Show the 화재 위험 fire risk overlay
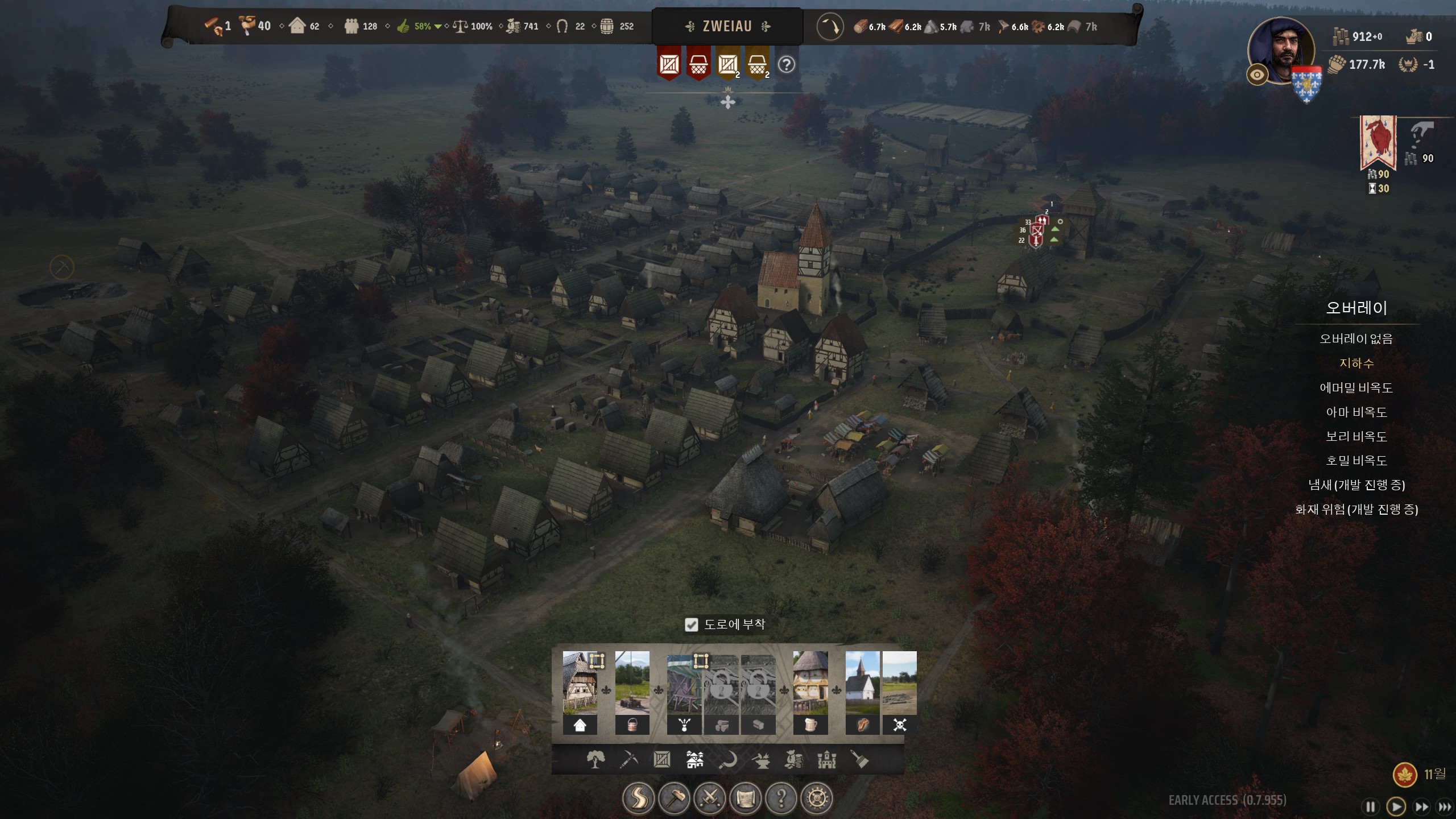The image size is (1456, 819). pyautogui.click(x=1356, y=510)
